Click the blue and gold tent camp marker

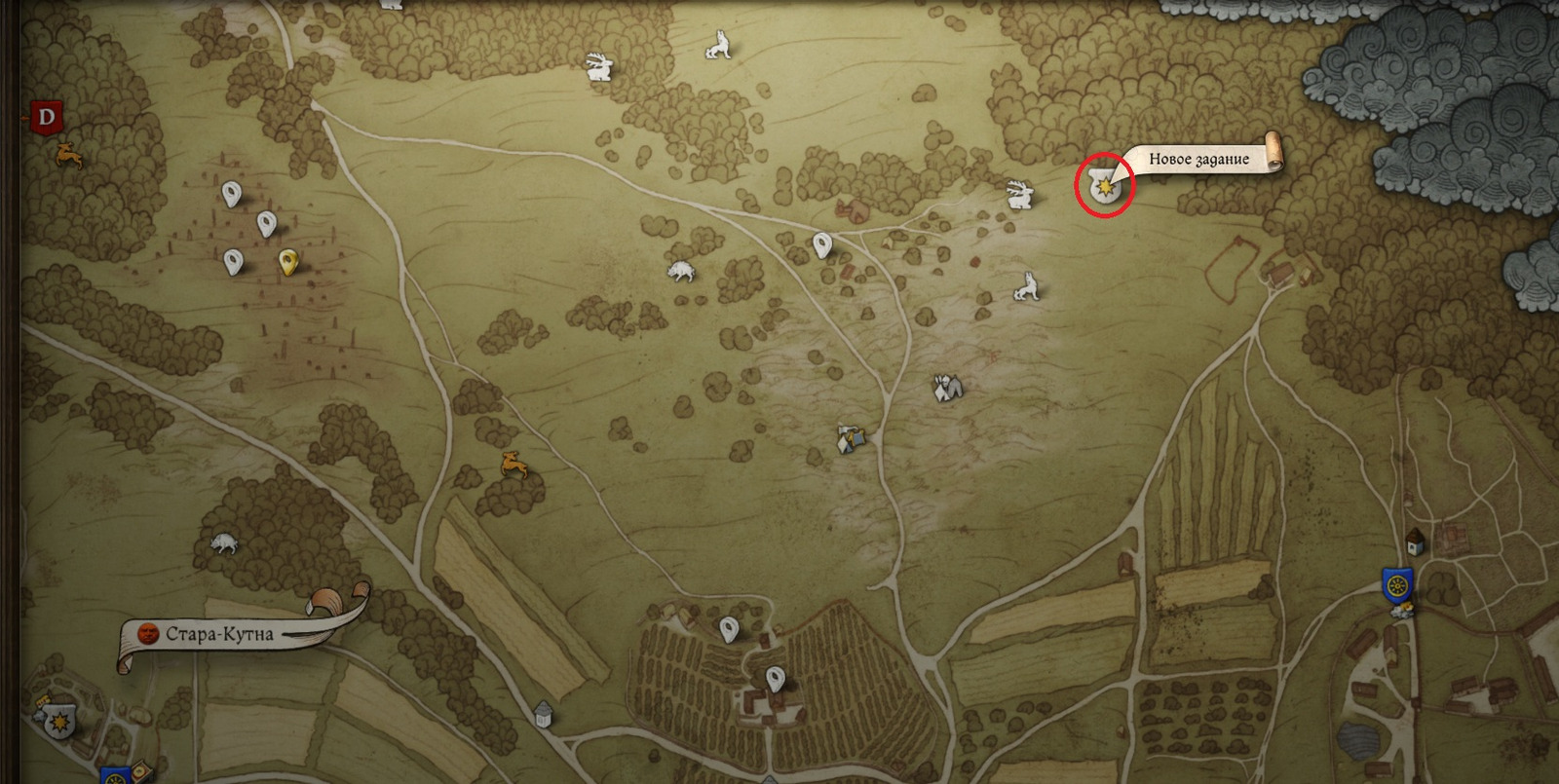click(x=851, y=438)
